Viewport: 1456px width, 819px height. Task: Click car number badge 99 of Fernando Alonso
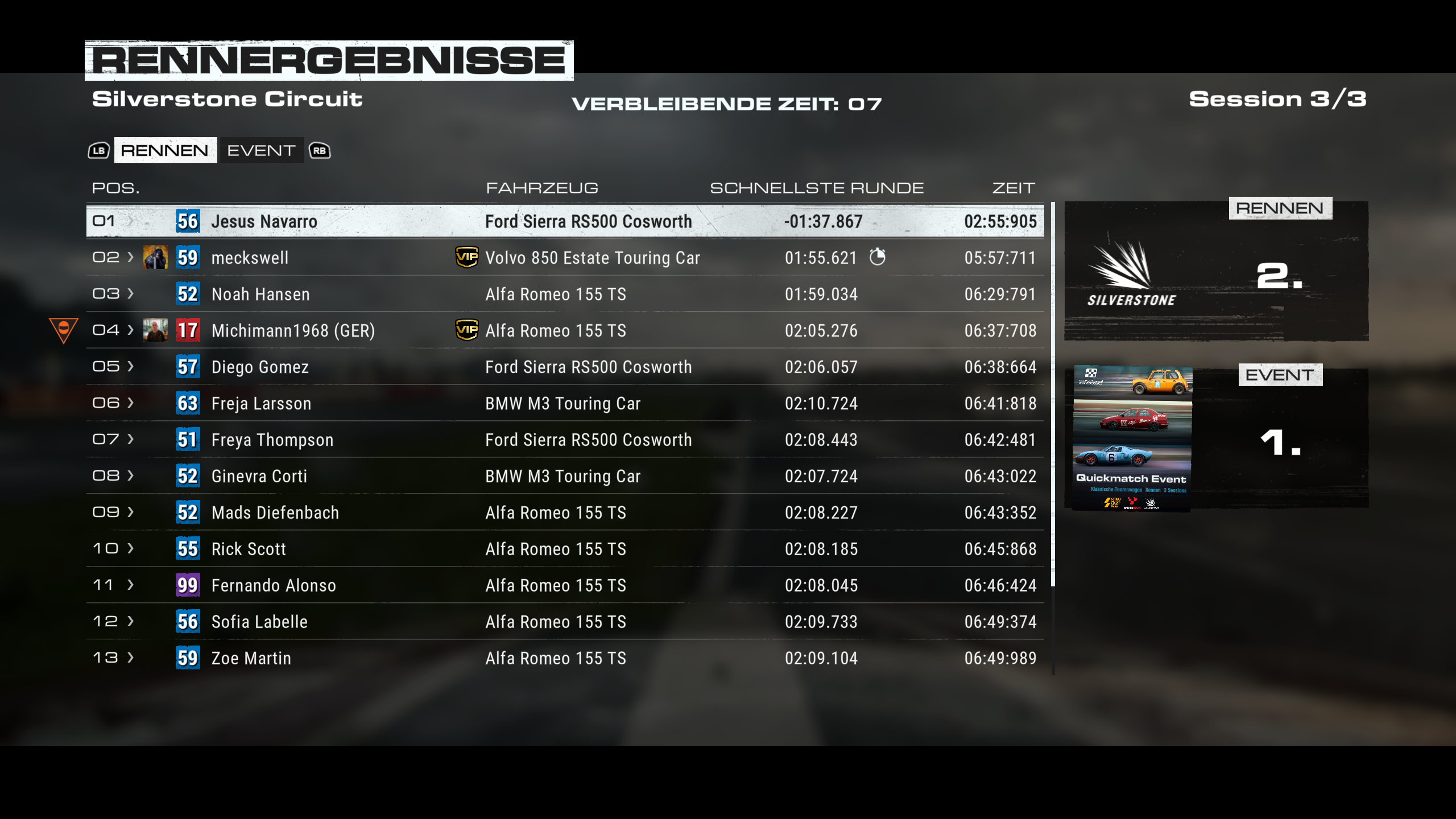pos(187,585)
